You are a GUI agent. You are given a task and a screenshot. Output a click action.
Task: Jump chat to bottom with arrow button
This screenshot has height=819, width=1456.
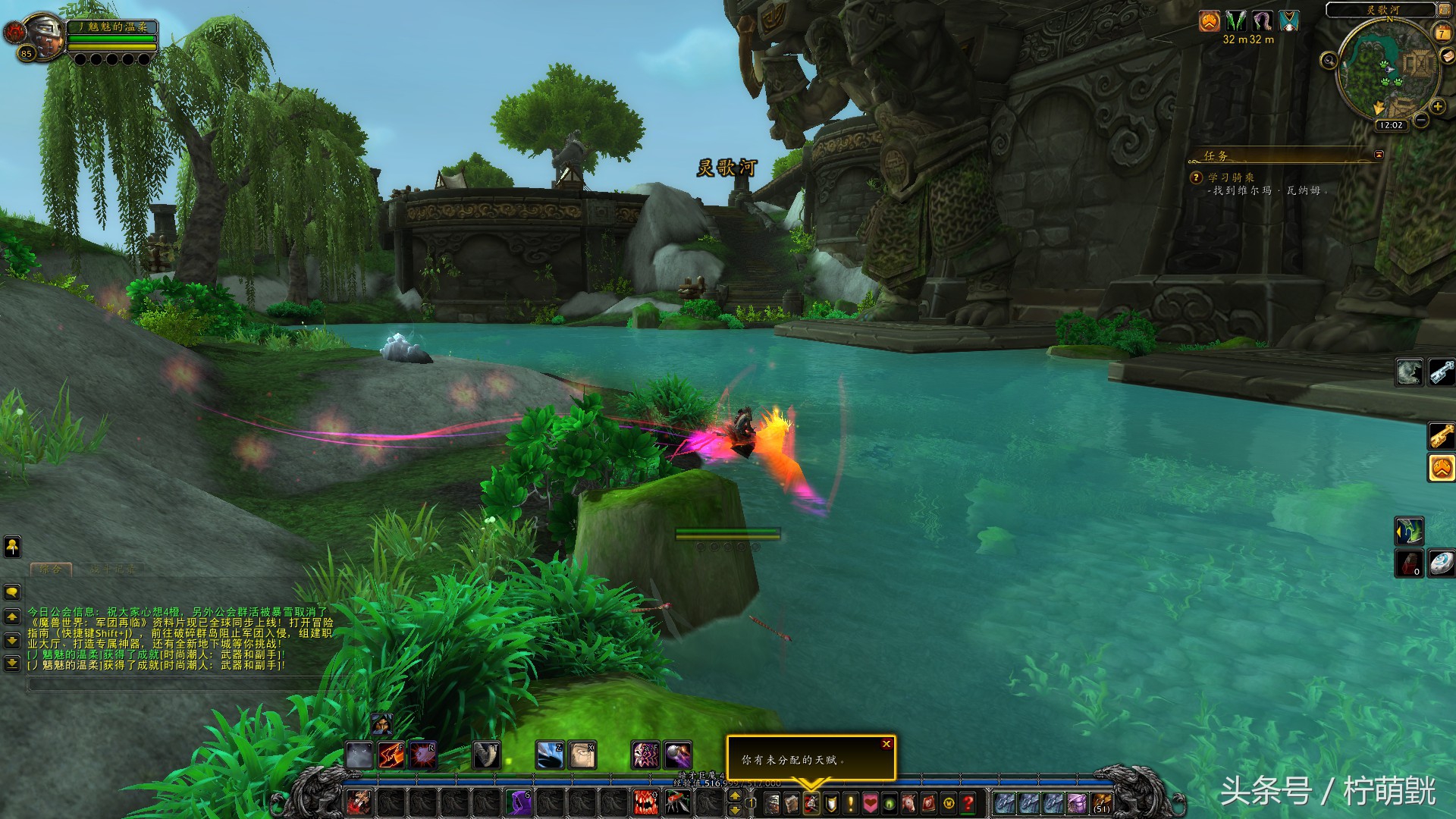(12, 664)
